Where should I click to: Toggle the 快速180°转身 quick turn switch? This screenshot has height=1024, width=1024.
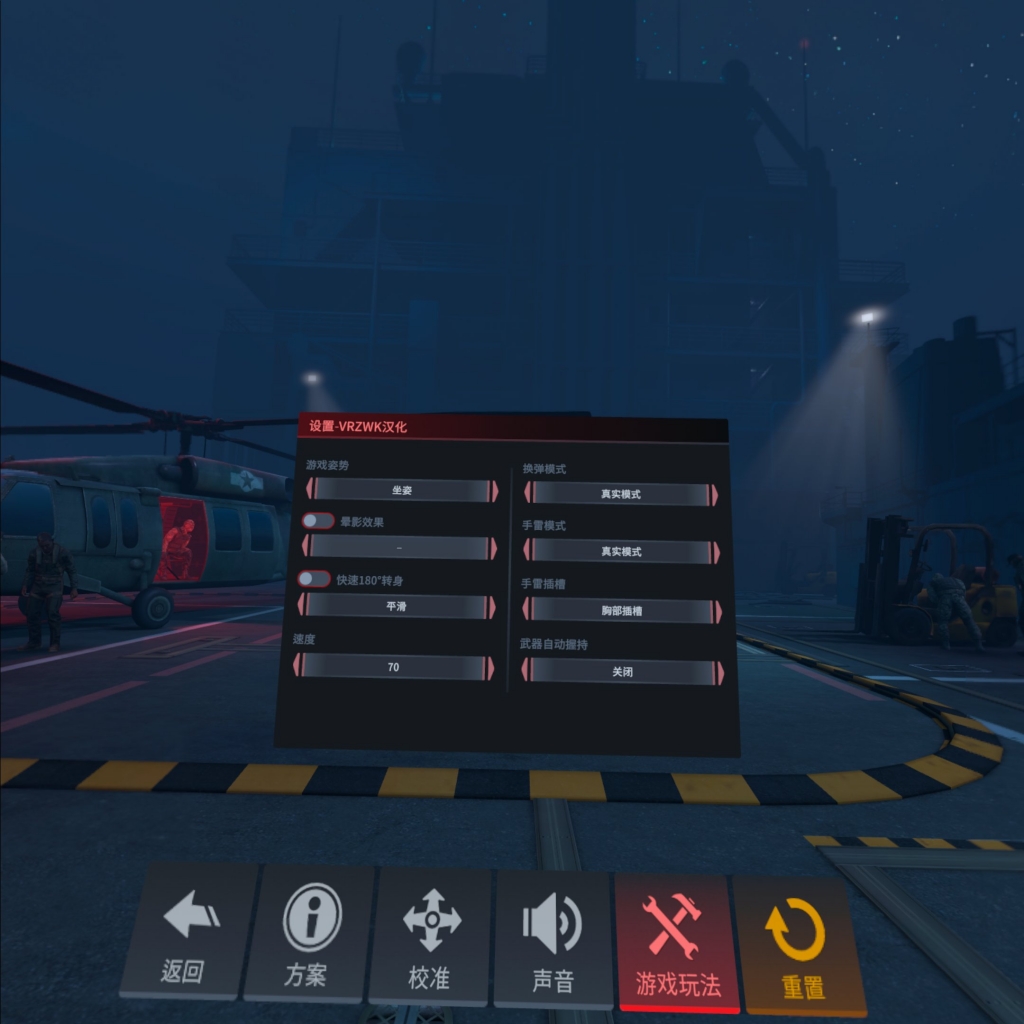314,579
